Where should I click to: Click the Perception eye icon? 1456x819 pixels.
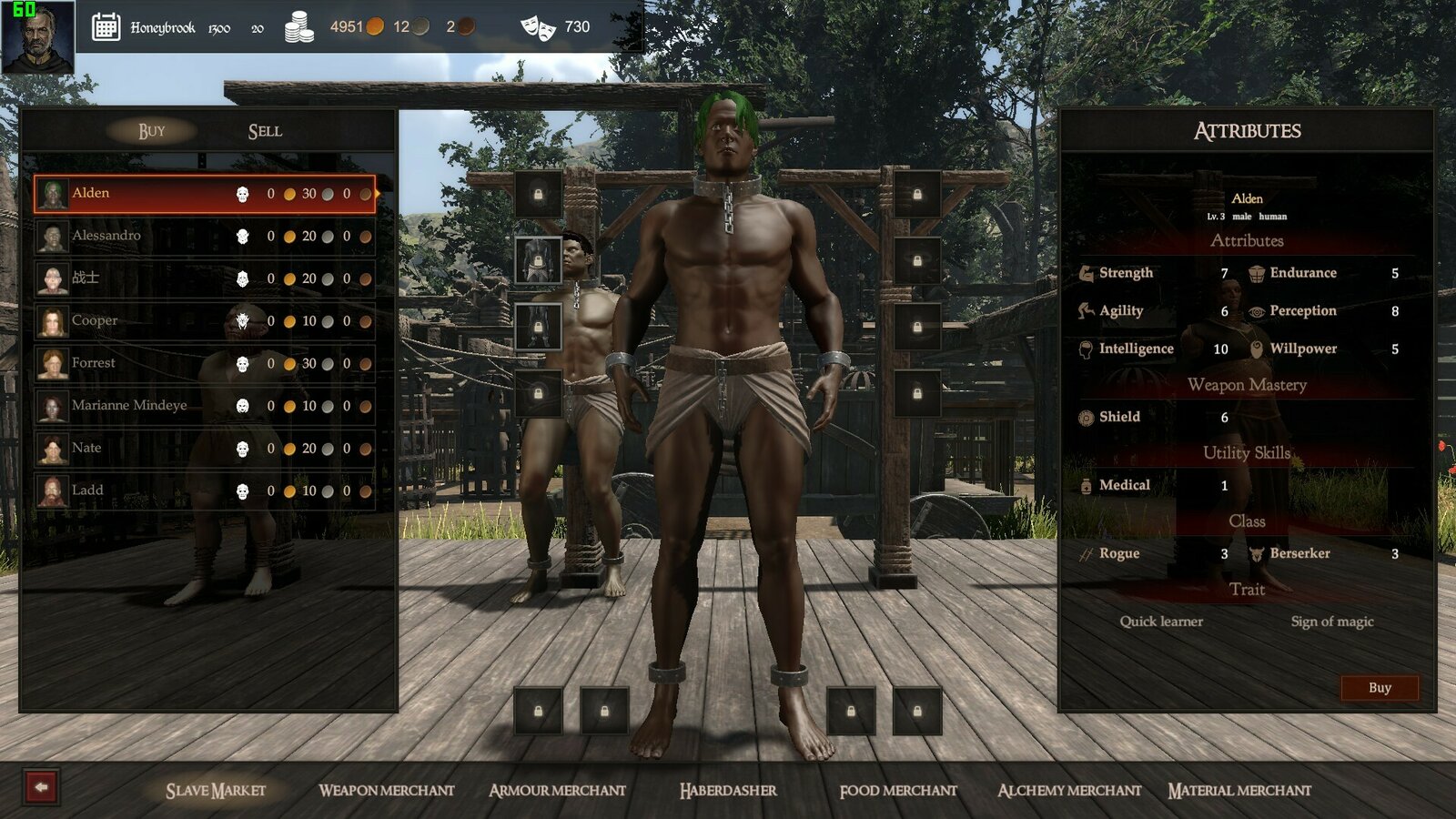(x=1259, y=311)
